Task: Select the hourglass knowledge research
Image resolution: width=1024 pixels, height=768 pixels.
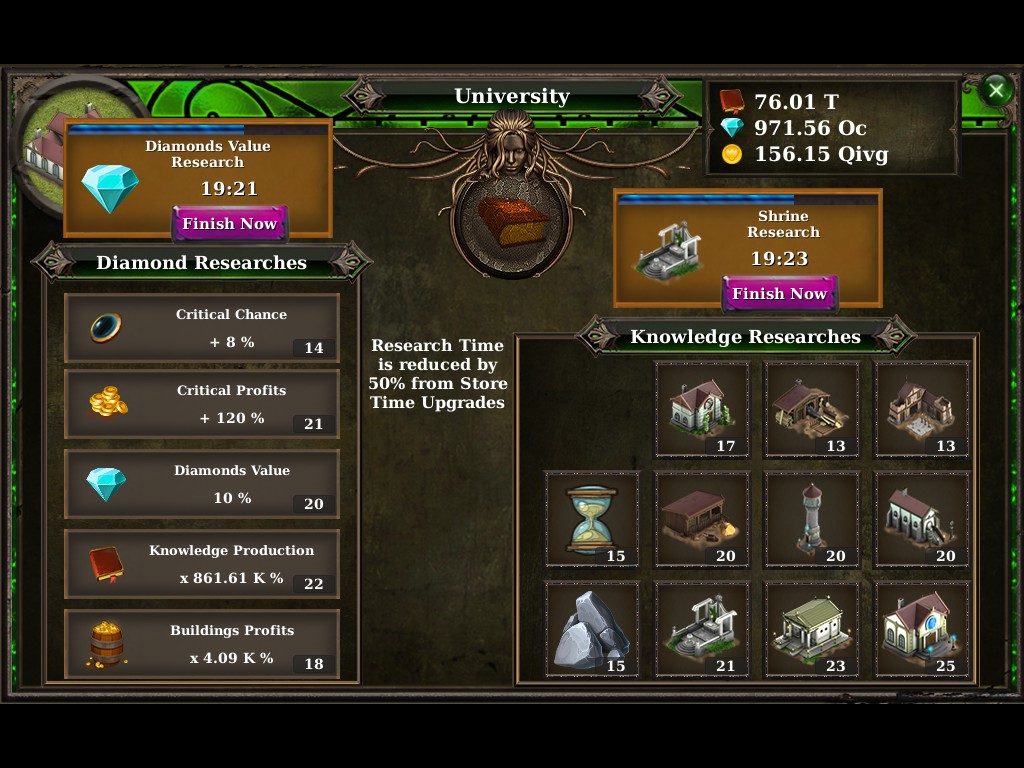Action: coord(592,519)
